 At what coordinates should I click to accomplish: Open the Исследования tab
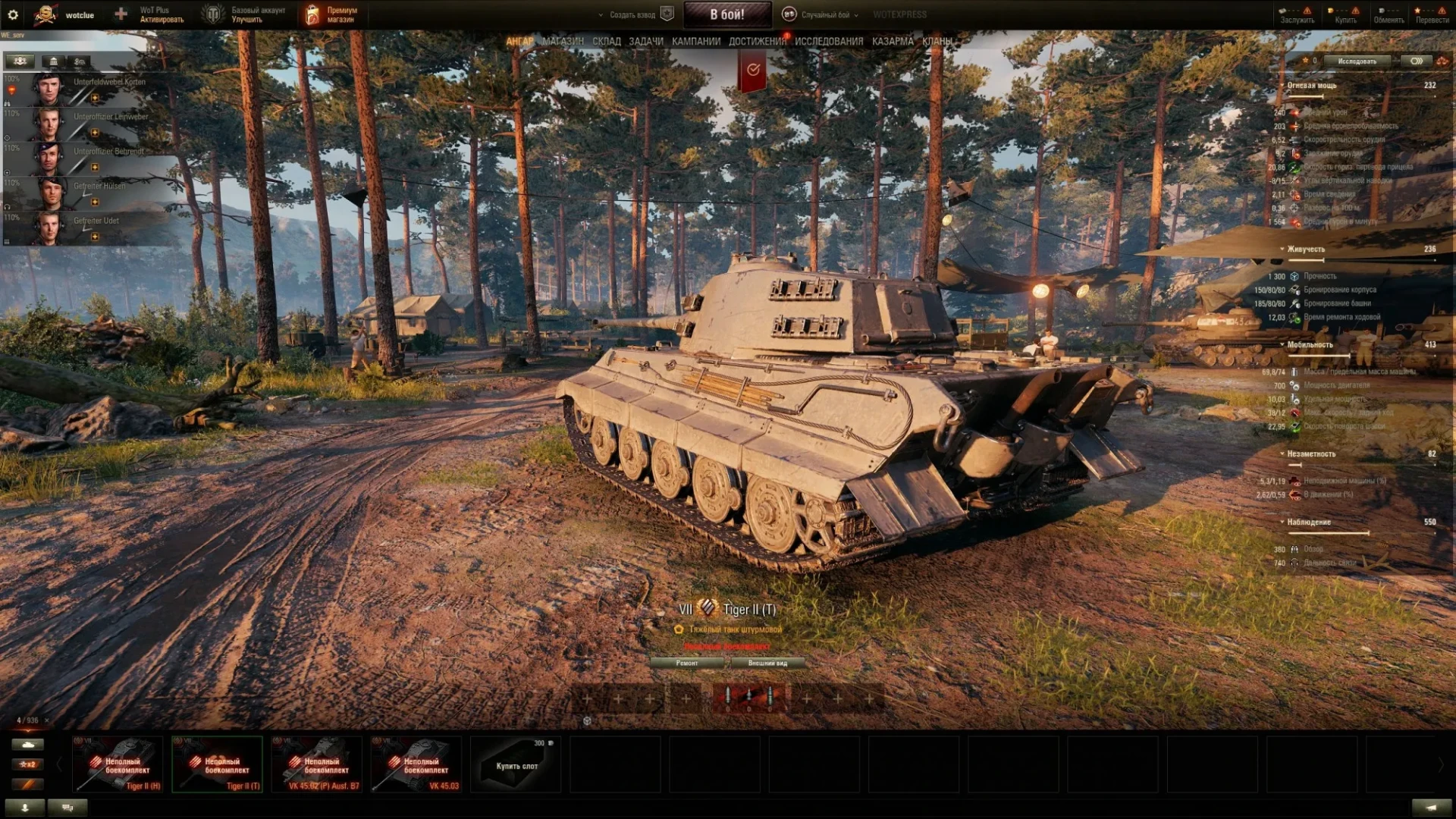828,41
